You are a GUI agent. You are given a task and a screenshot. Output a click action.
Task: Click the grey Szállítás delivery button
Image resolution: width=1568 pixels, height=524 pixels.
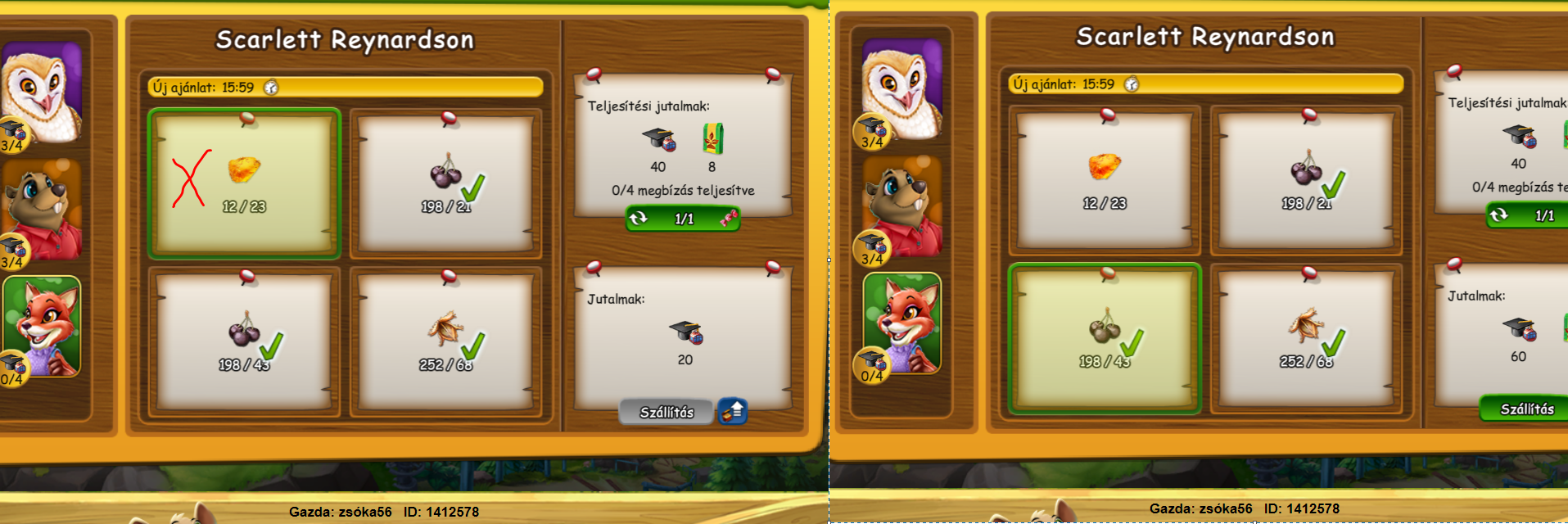[x=667, y=412]
